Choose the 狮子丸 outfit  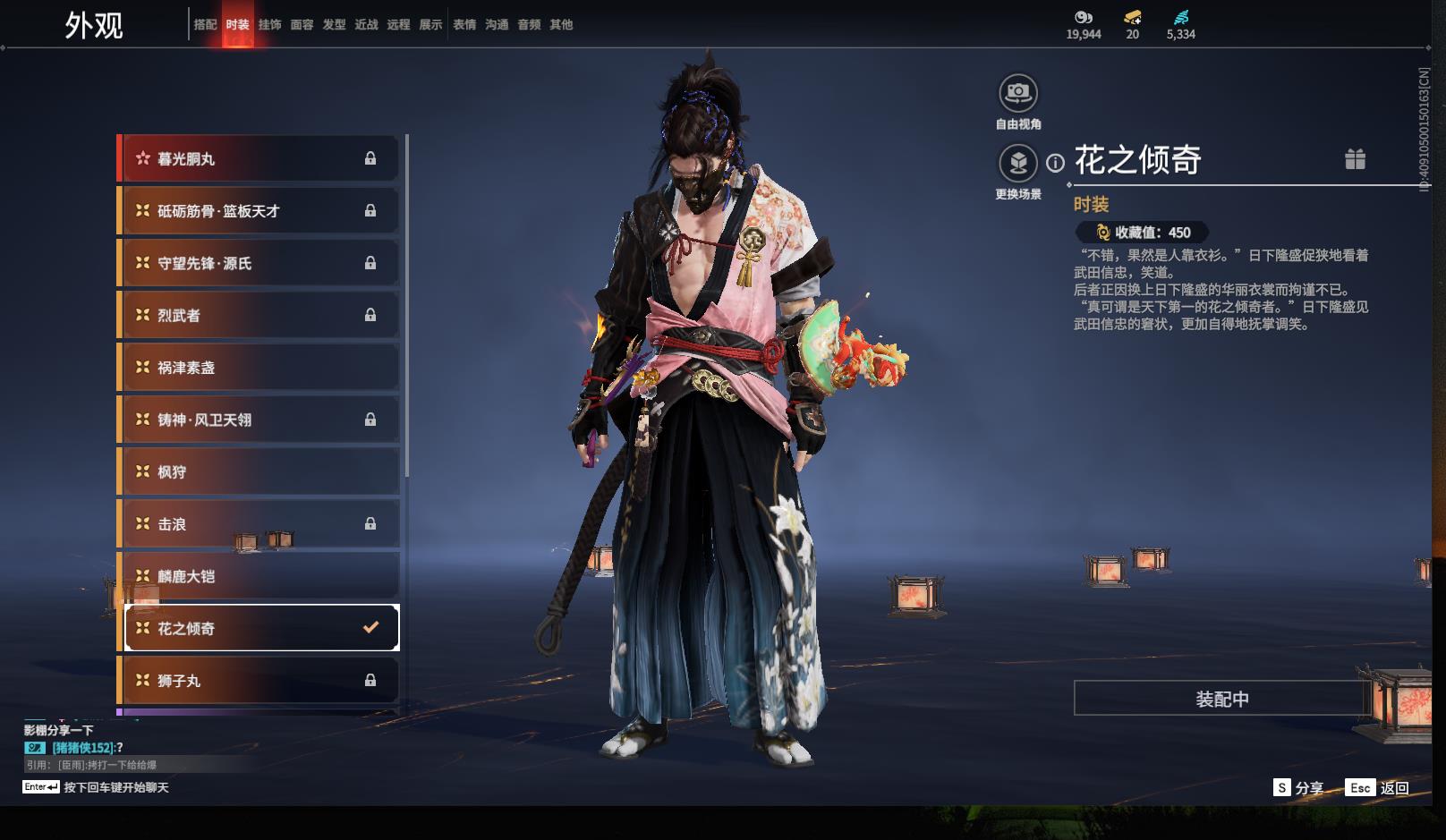259,681
